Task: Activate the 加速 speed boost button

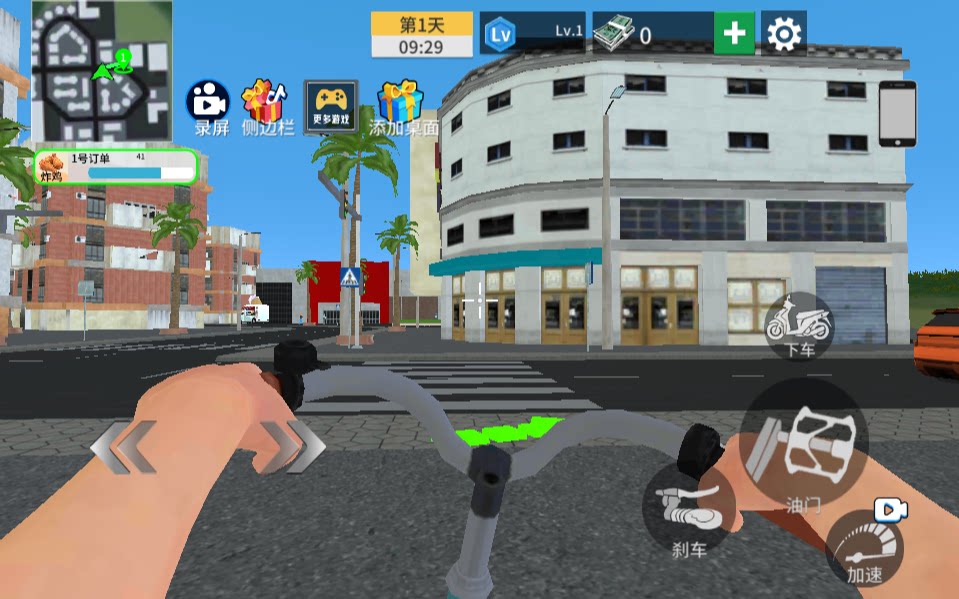Action: (864, 549)
